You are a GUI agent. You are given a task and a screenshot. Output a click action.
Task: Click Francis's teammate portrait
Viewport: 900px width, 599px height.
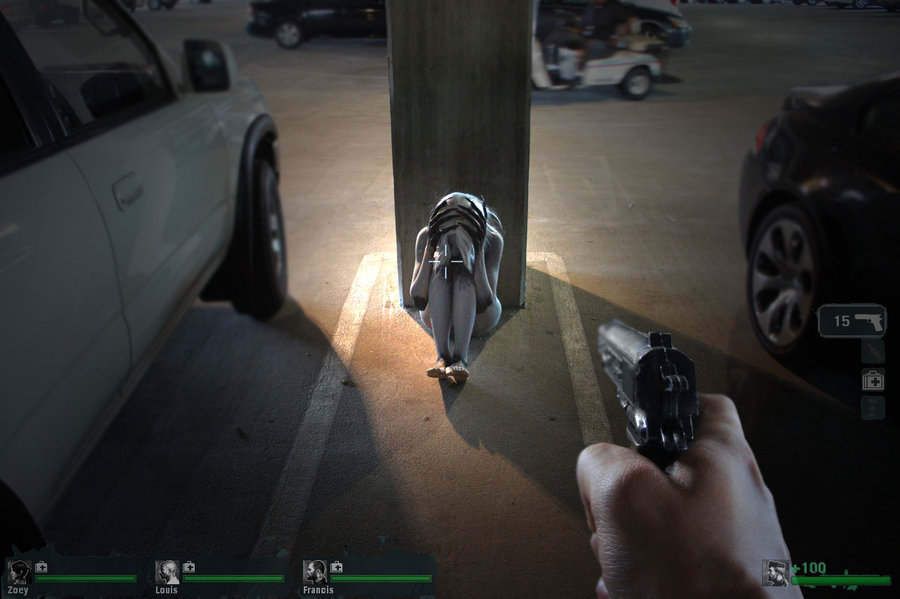click(315, 572)
